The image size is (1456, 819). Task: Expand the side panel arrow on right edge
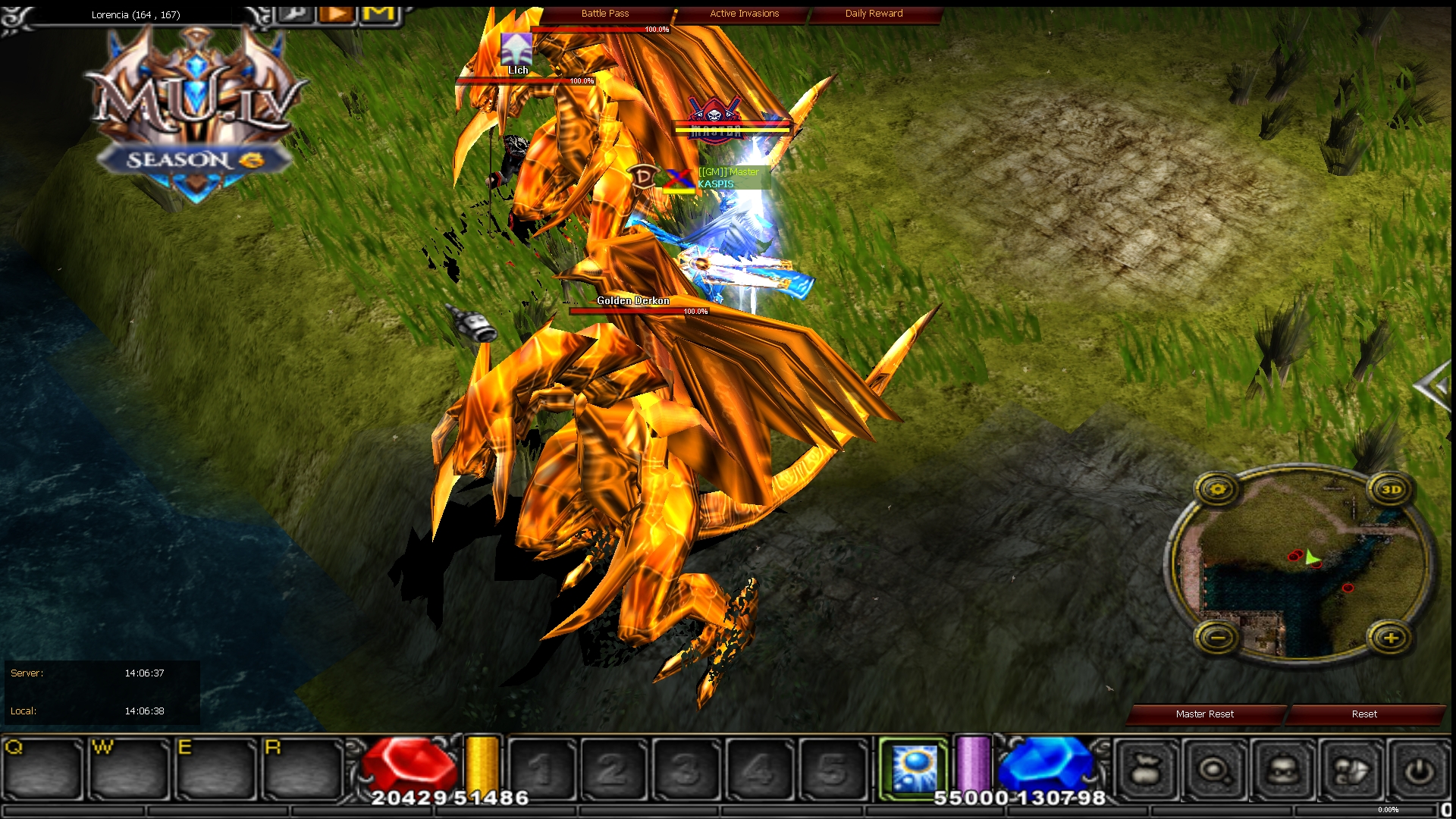[1436, 388]
